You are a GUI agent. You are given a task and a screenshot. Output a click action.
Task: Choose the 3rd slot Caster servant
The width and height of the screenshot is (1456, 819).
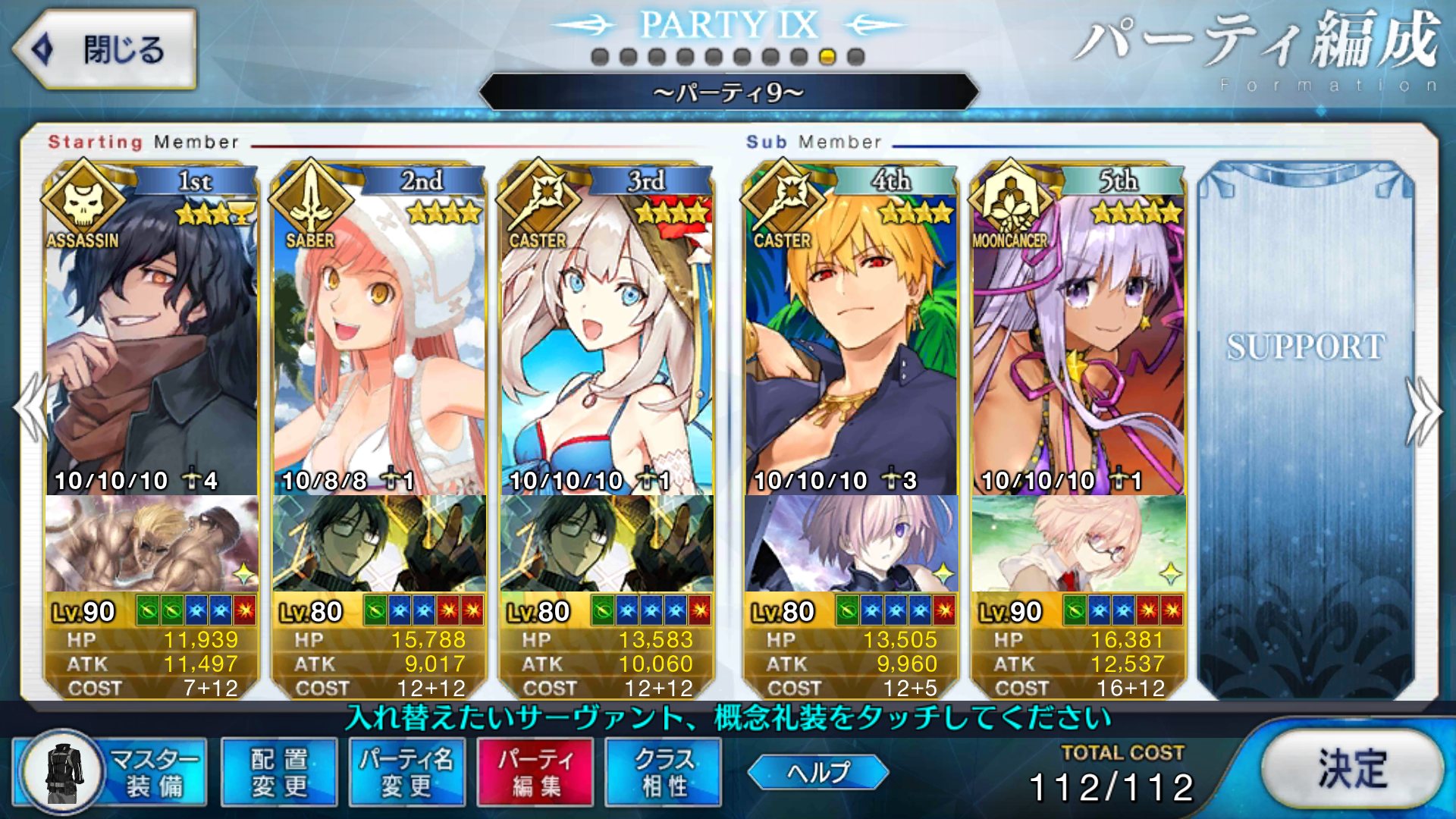[x=607, y=341]
